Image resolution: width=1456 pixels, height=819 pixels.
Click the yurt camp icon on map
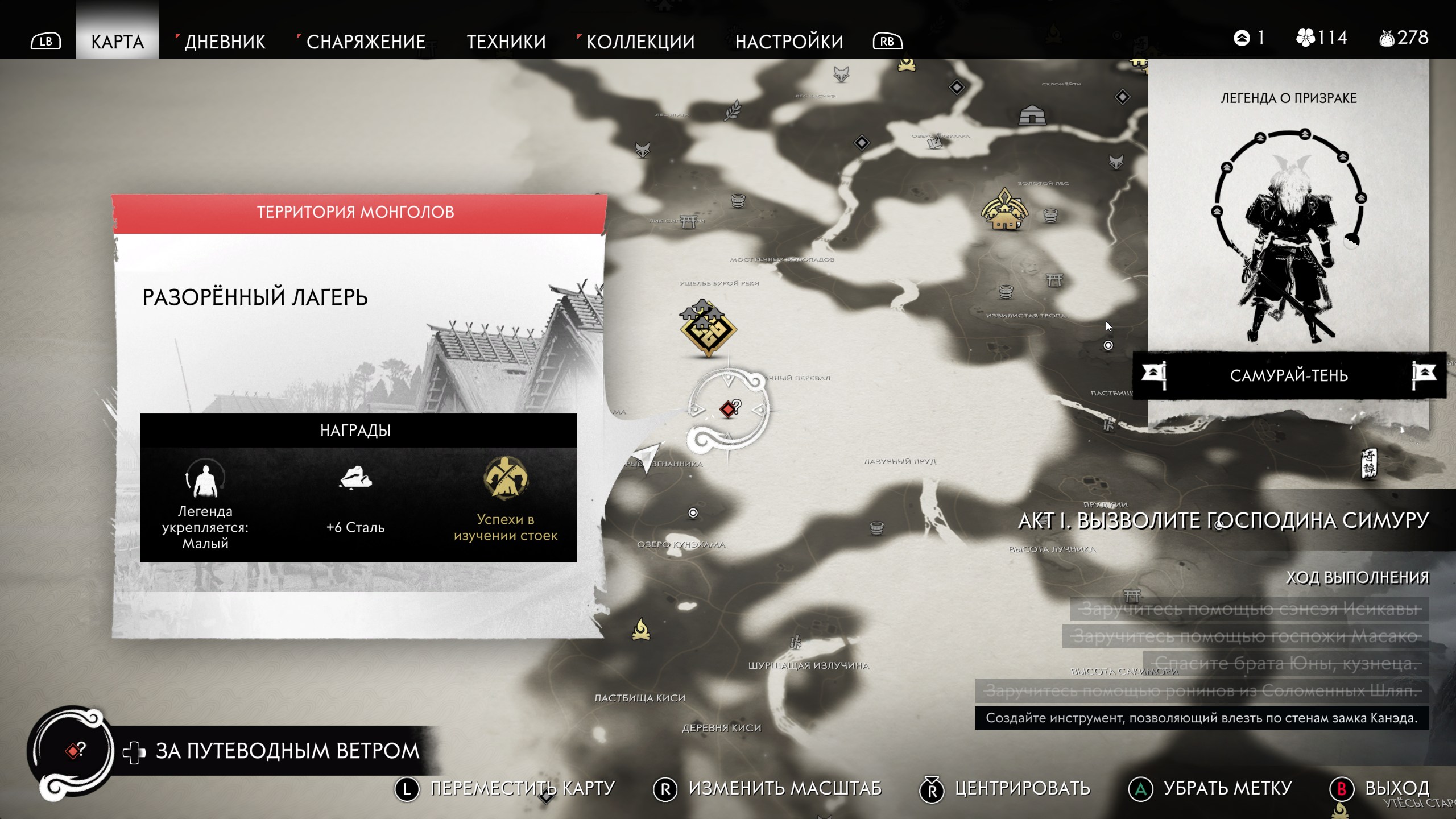1032,115
